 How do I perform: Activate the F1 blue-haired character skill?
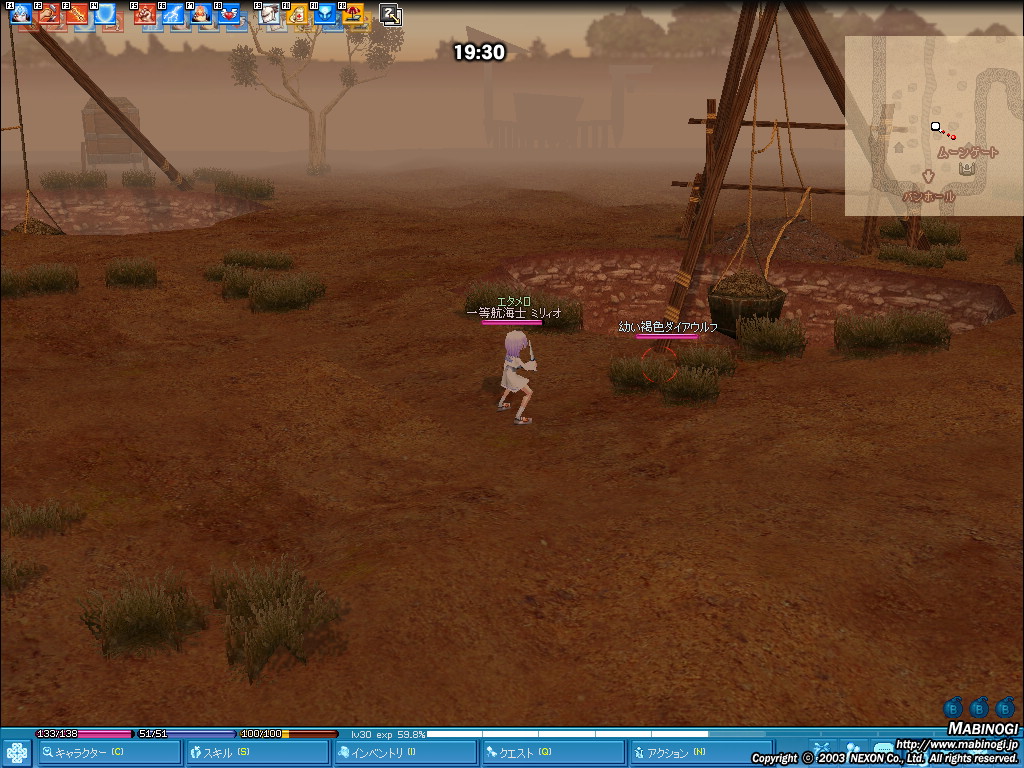point(20,14)
